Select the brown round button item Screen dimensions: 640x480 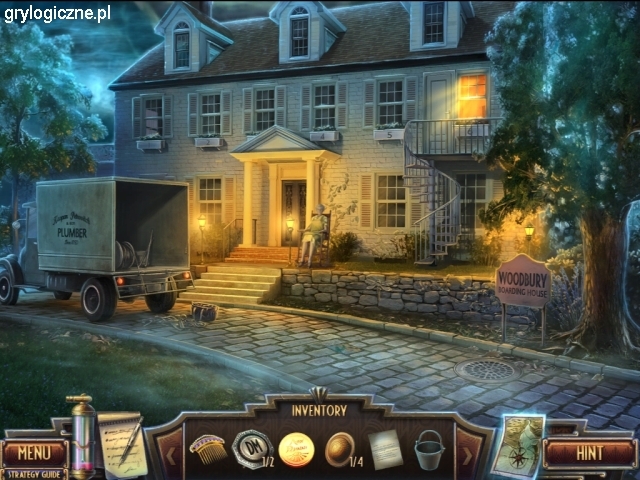pos(340,447)
